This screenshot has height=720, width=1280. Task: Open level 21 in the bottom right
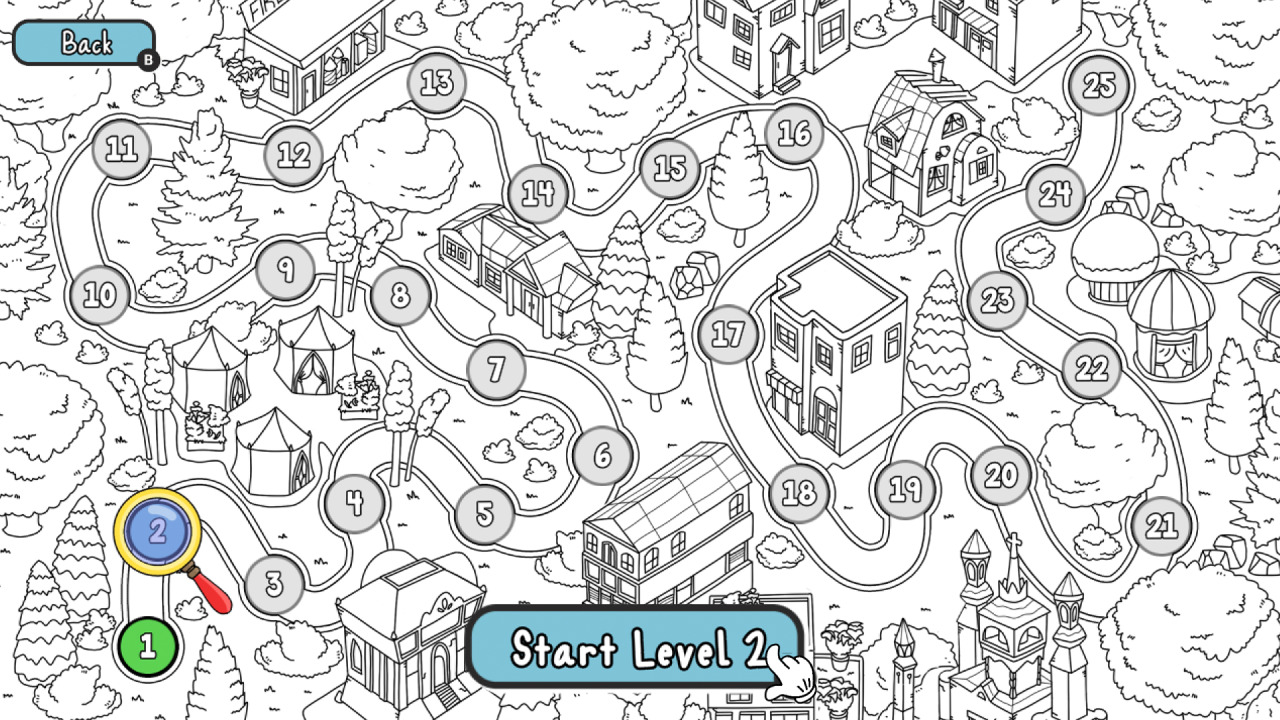coord(1161,523)
